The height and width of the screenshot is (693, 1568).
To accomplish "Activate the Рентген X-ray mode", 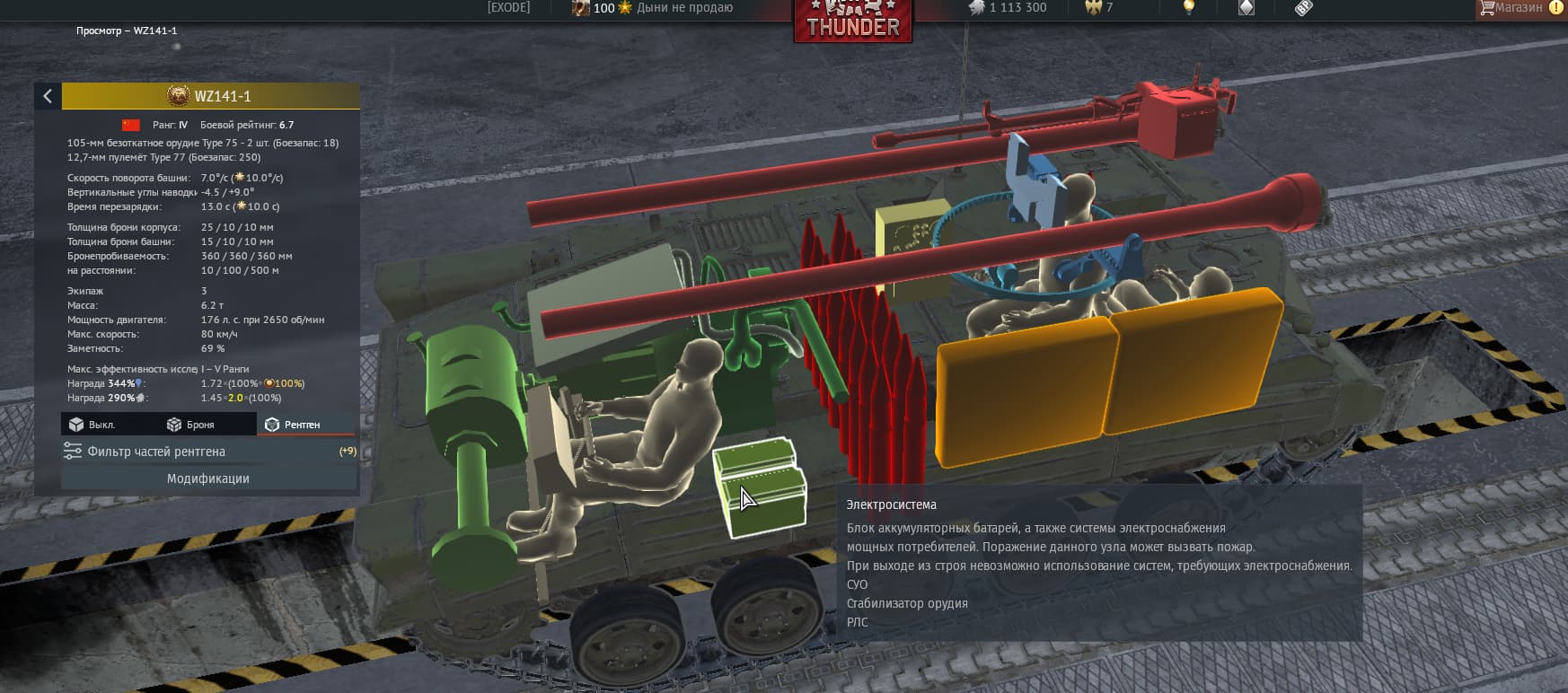I will click(x=305, y=424).
